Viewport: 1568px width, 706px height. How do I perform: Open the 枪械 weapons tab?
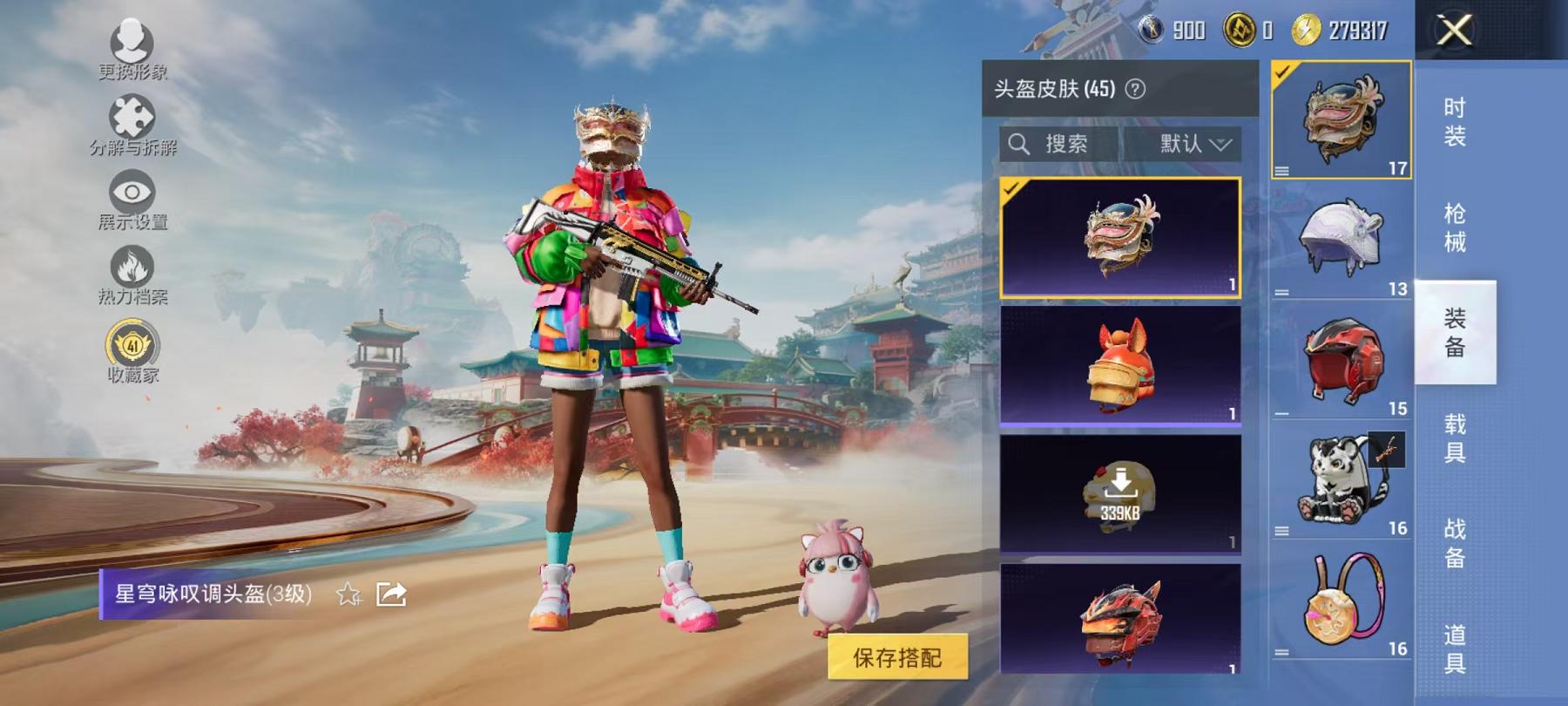tap(1456, 227)
